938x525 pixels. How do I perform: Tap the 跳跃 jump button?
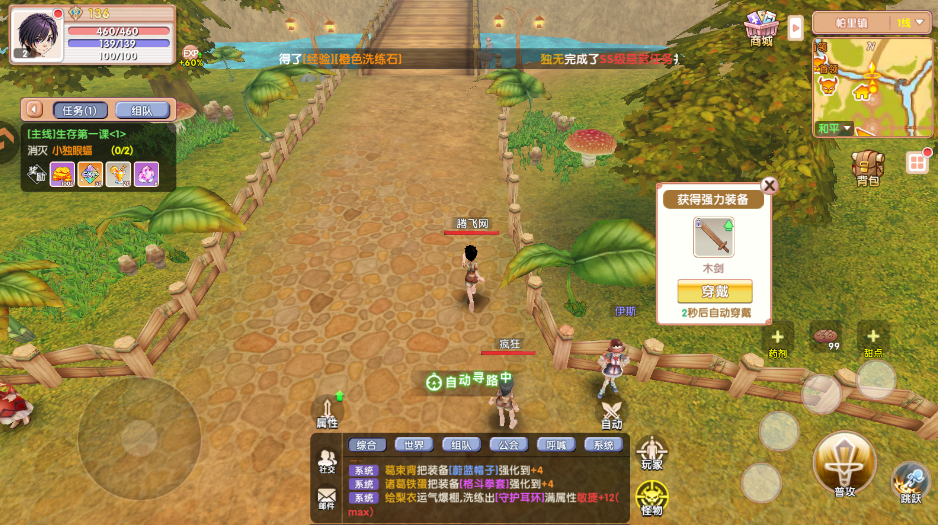coord(910,481)
